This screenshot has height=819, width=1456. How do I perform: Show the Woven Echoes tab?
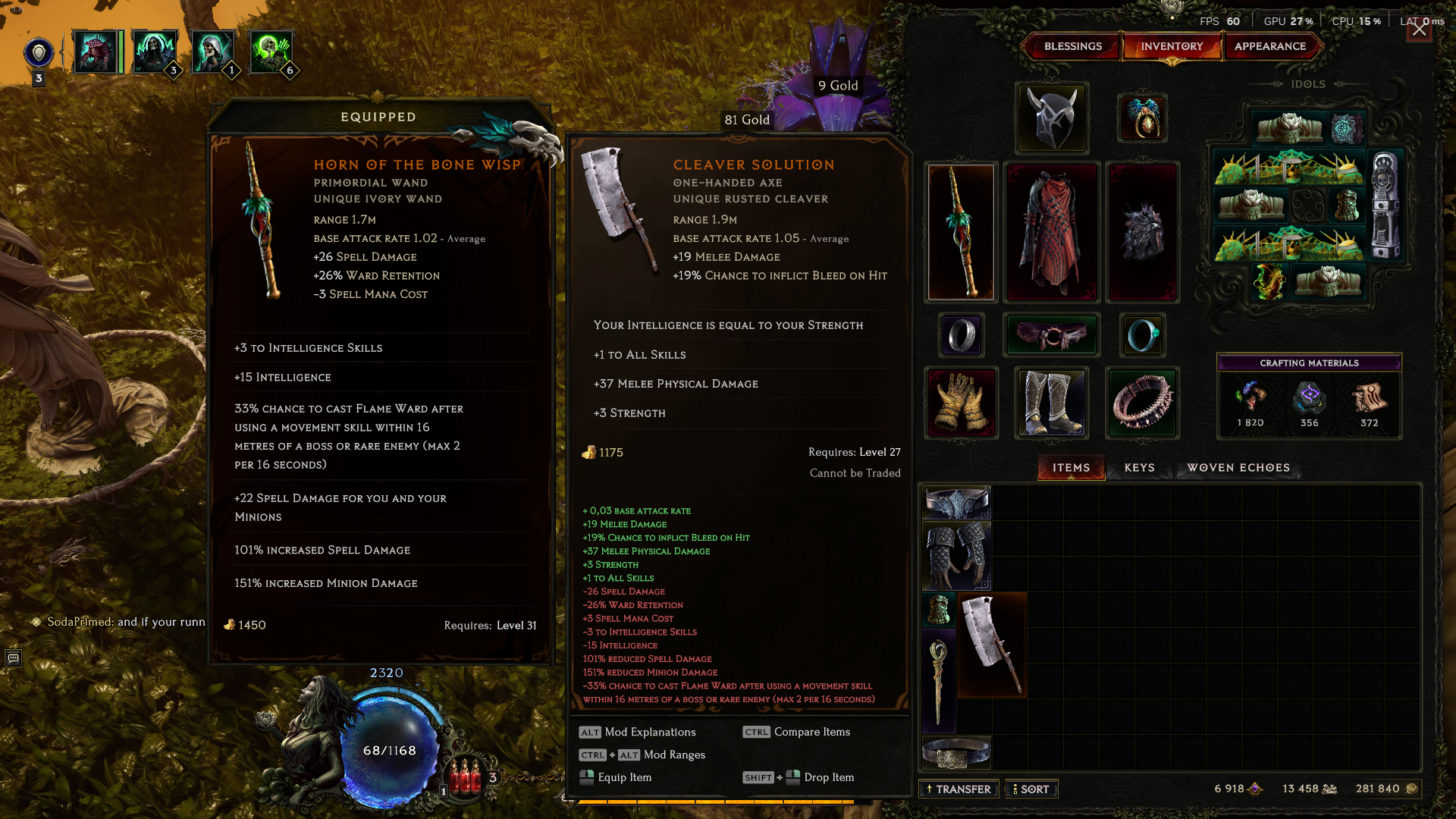tap(1238, 468)
